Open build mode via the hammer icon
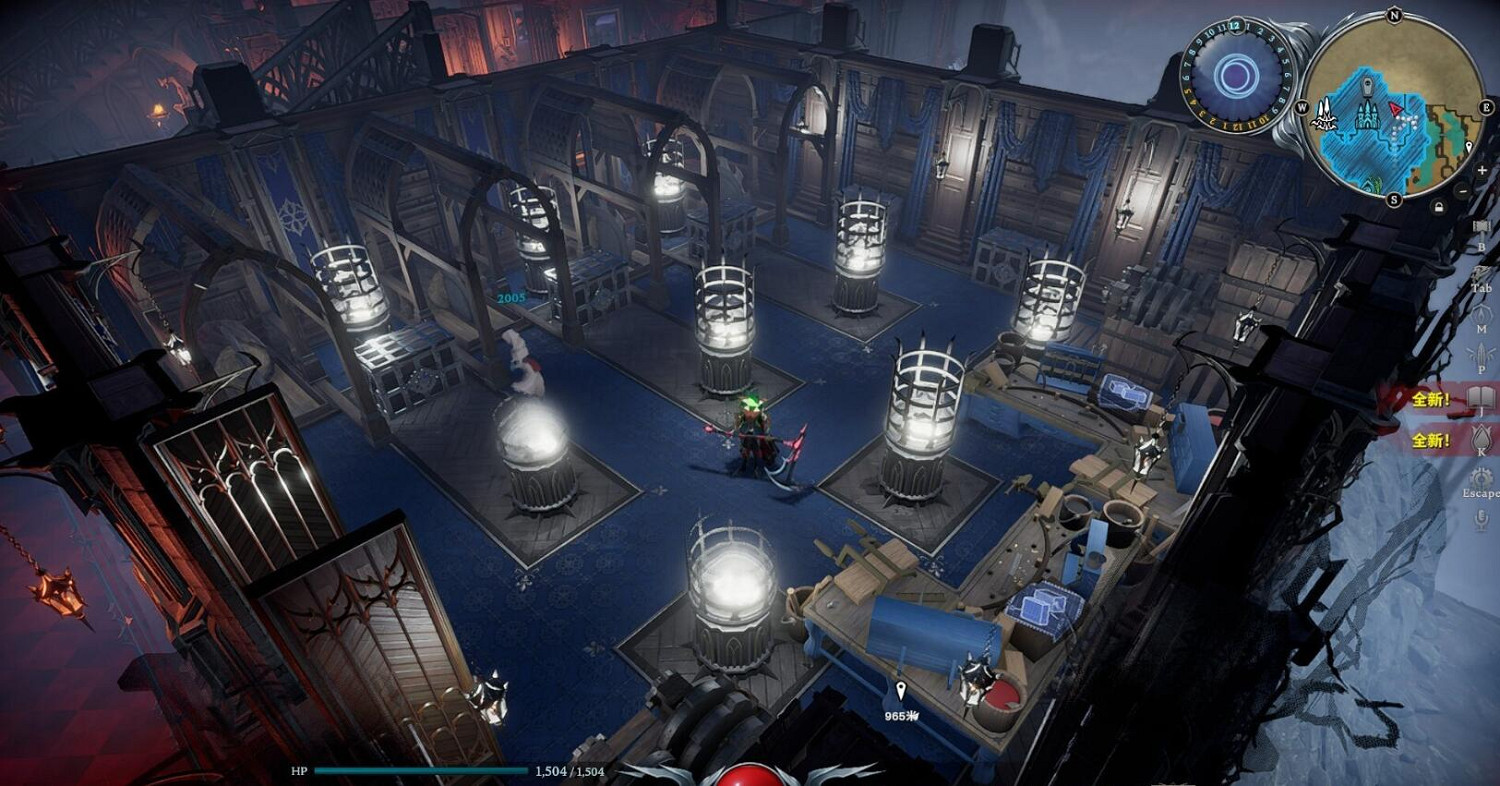 pos(1481,227)
